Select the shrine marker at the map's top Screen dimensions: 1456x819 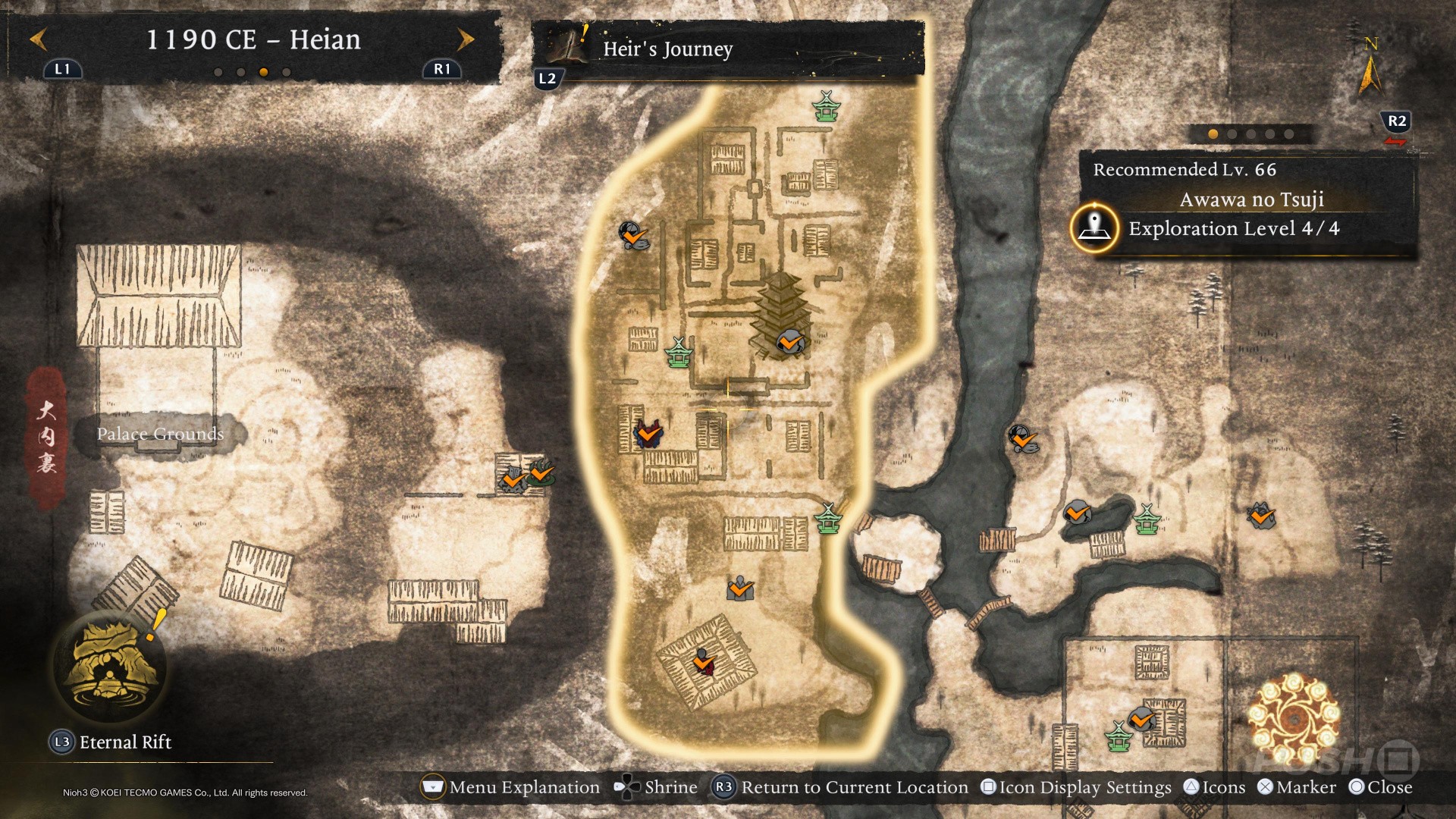click(x=826, y=105)
